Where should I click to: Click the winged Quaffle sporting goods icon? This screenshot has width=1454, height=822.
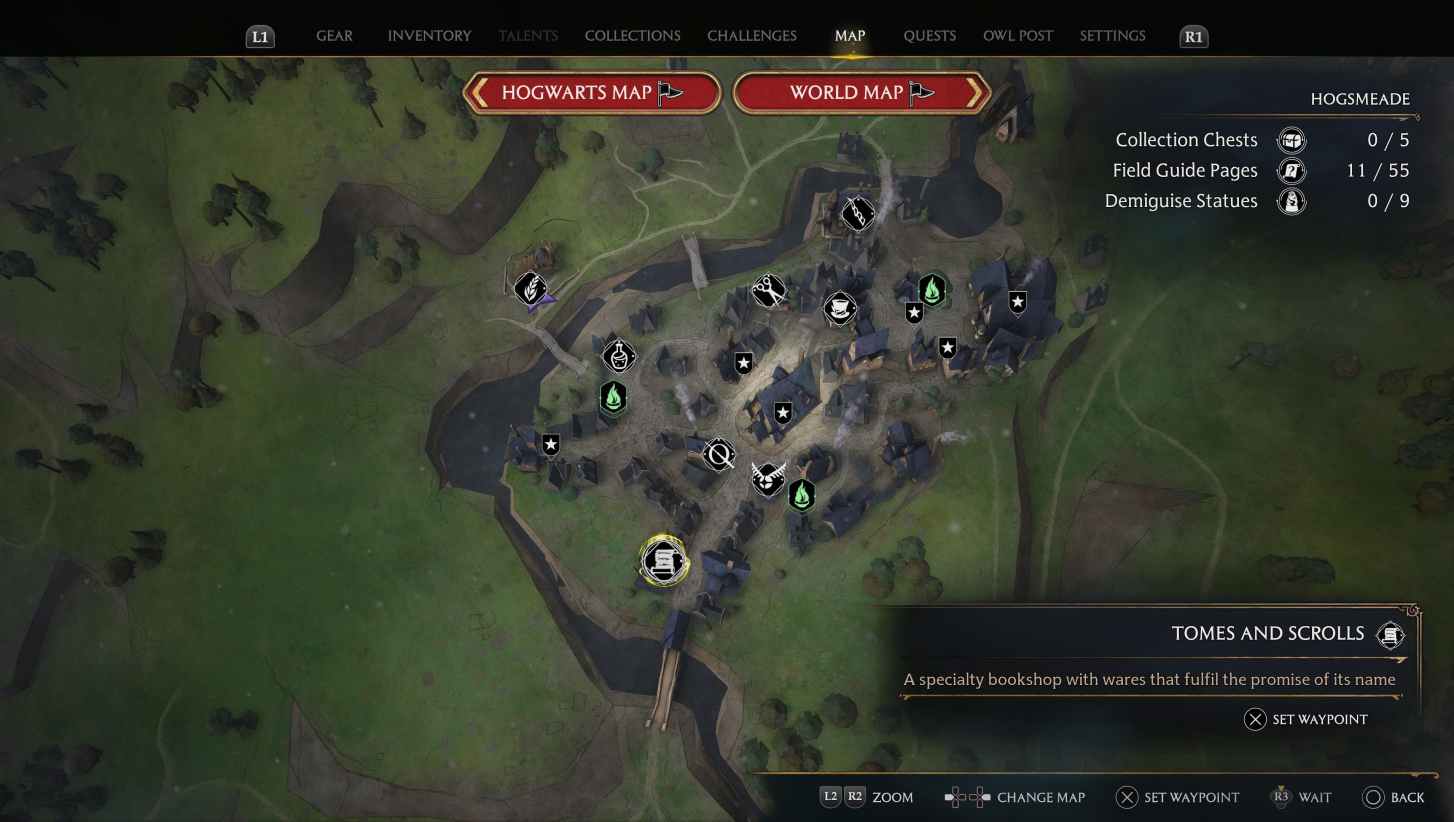pyautogui.click(x=768, y=480)
